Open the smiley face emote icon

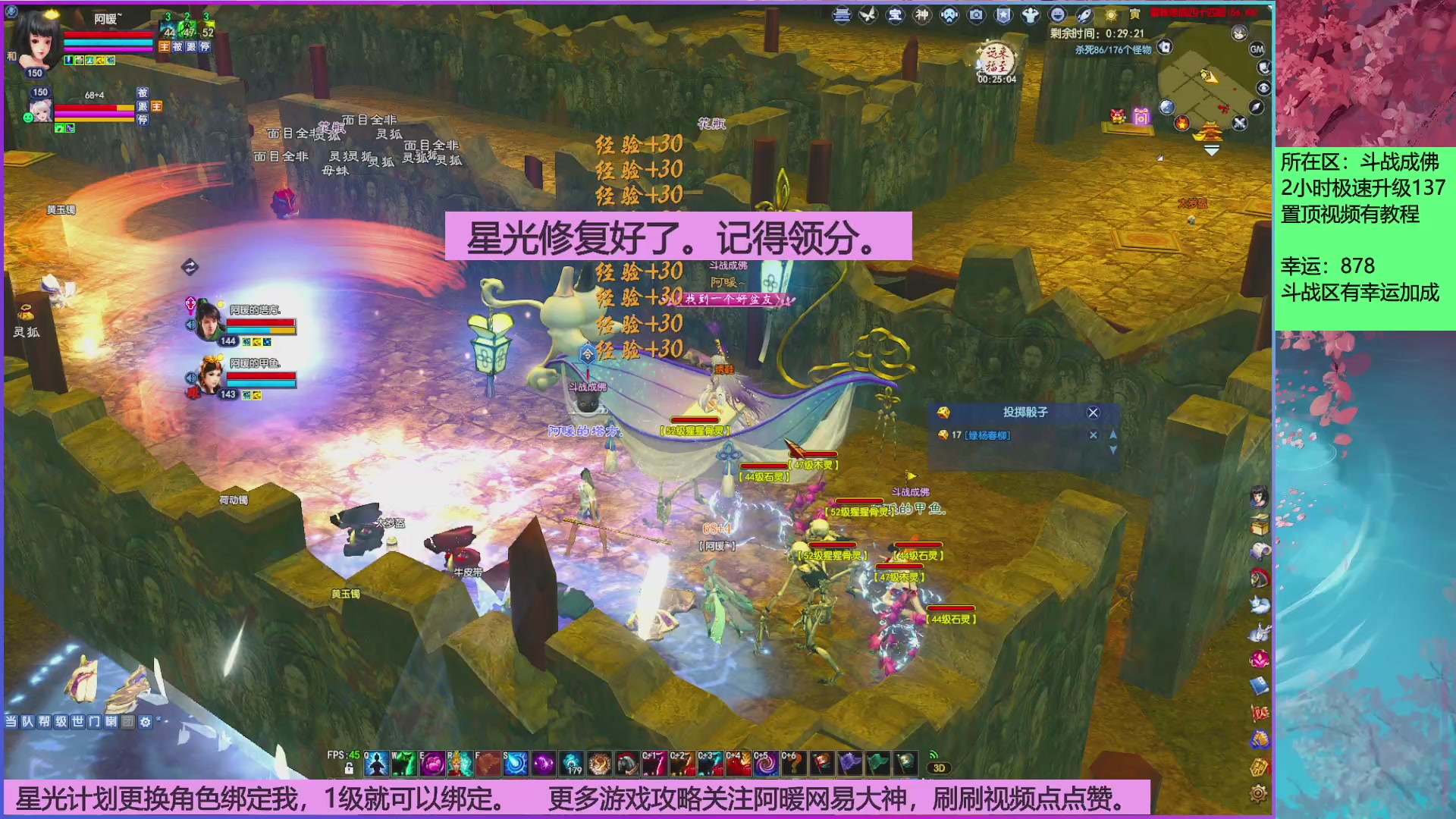click(x=1056, y=14)
